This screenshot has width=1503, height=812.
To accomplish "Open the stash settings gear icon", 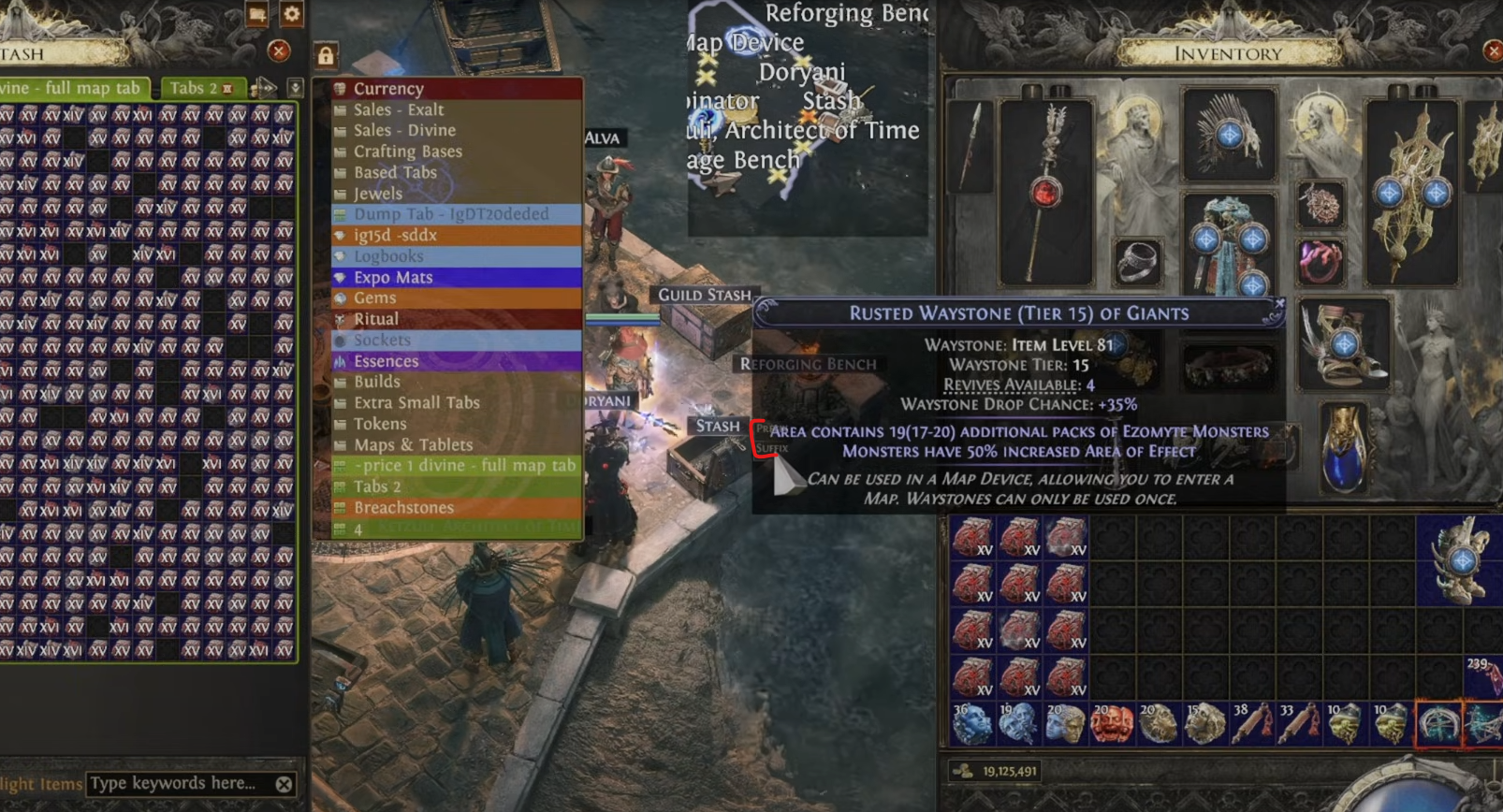I will (292, 14).
